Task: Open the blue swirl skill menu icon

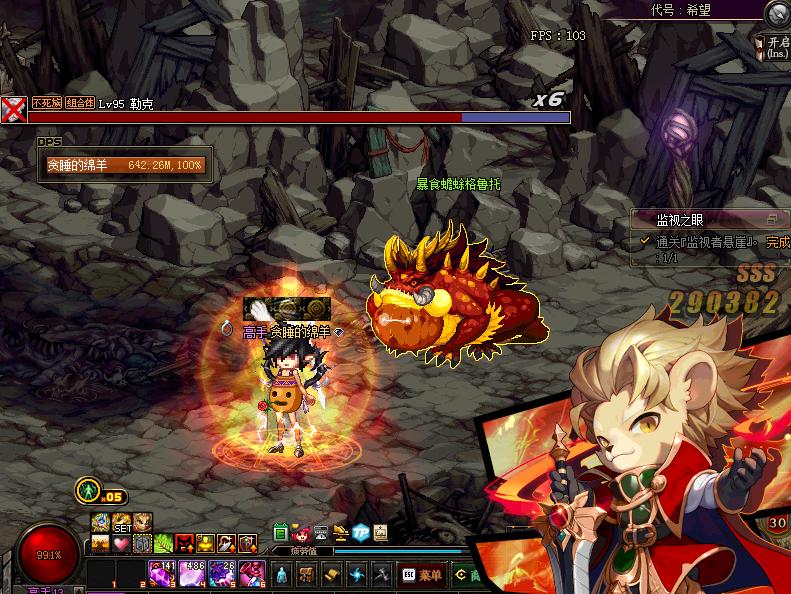Action: [357, 574]
